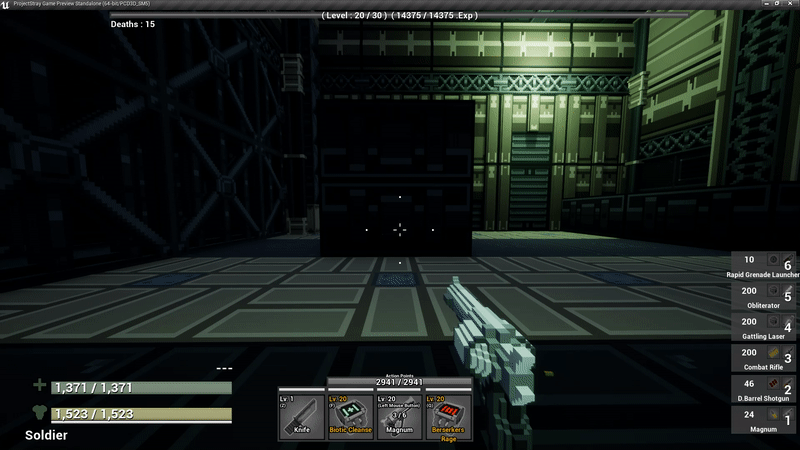
Task: Switch to the D.Barrel Shotgun
Action: 765,388
